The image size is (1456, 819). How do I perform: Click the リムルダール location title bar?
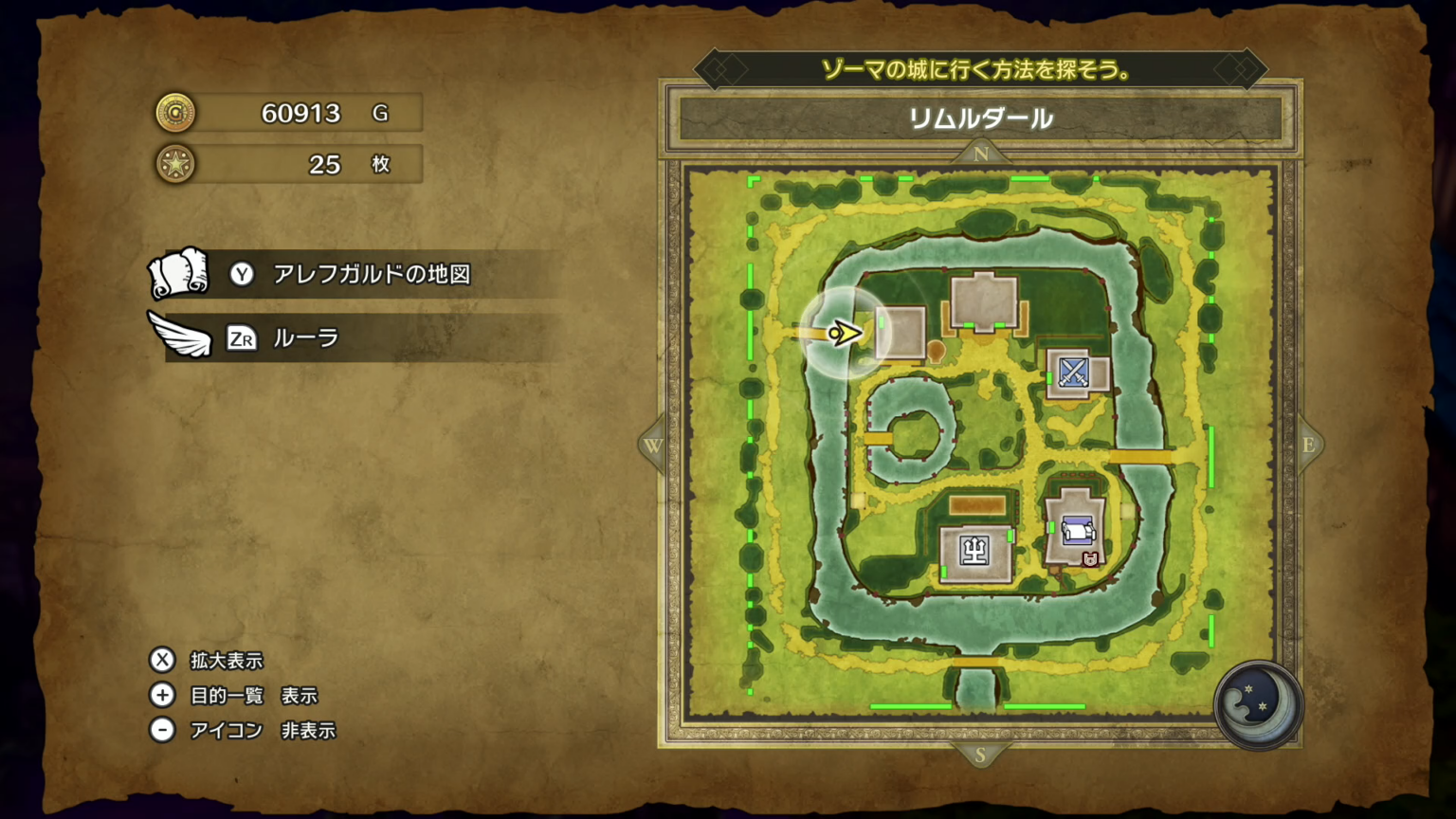point(980,119)
